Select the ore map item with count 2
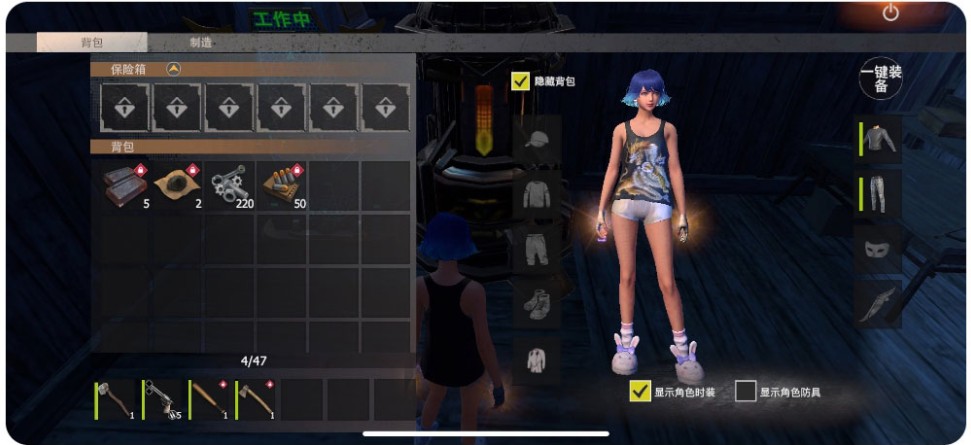 [177, 185]
